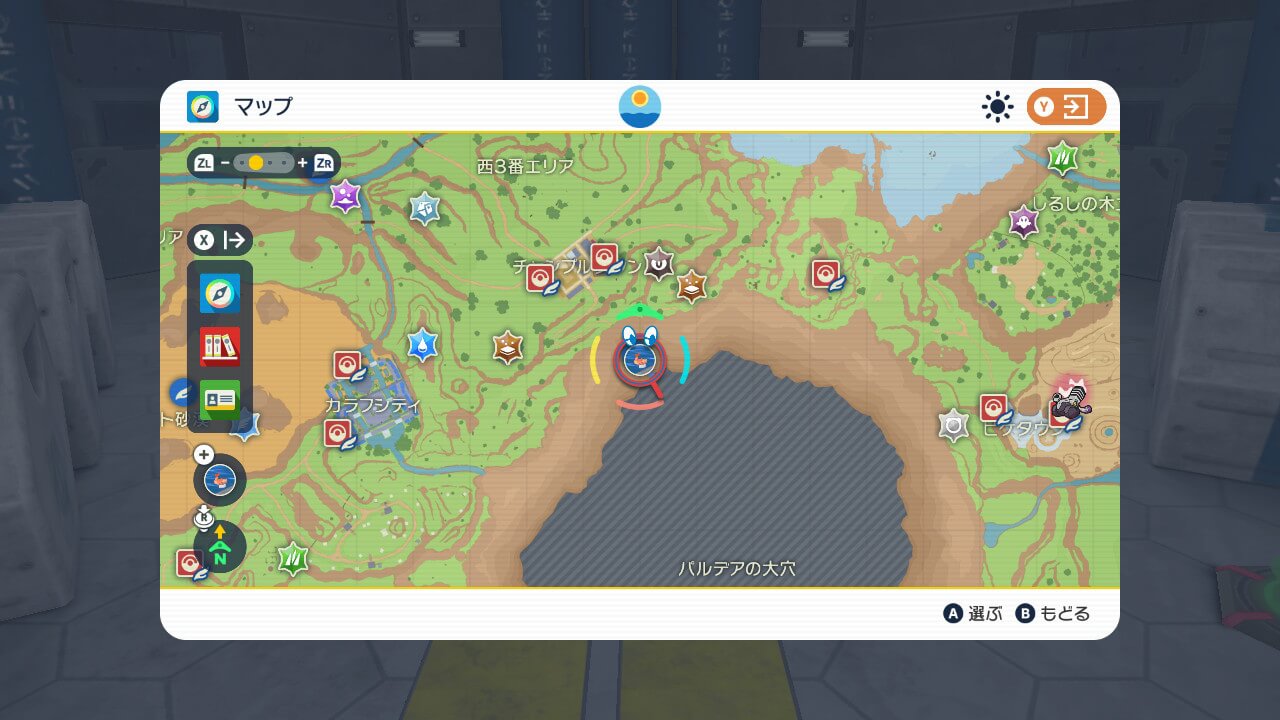This screenshot has width=1280, height=720.
Task: Close the map with the exit button
Action: pos(1066,107)
